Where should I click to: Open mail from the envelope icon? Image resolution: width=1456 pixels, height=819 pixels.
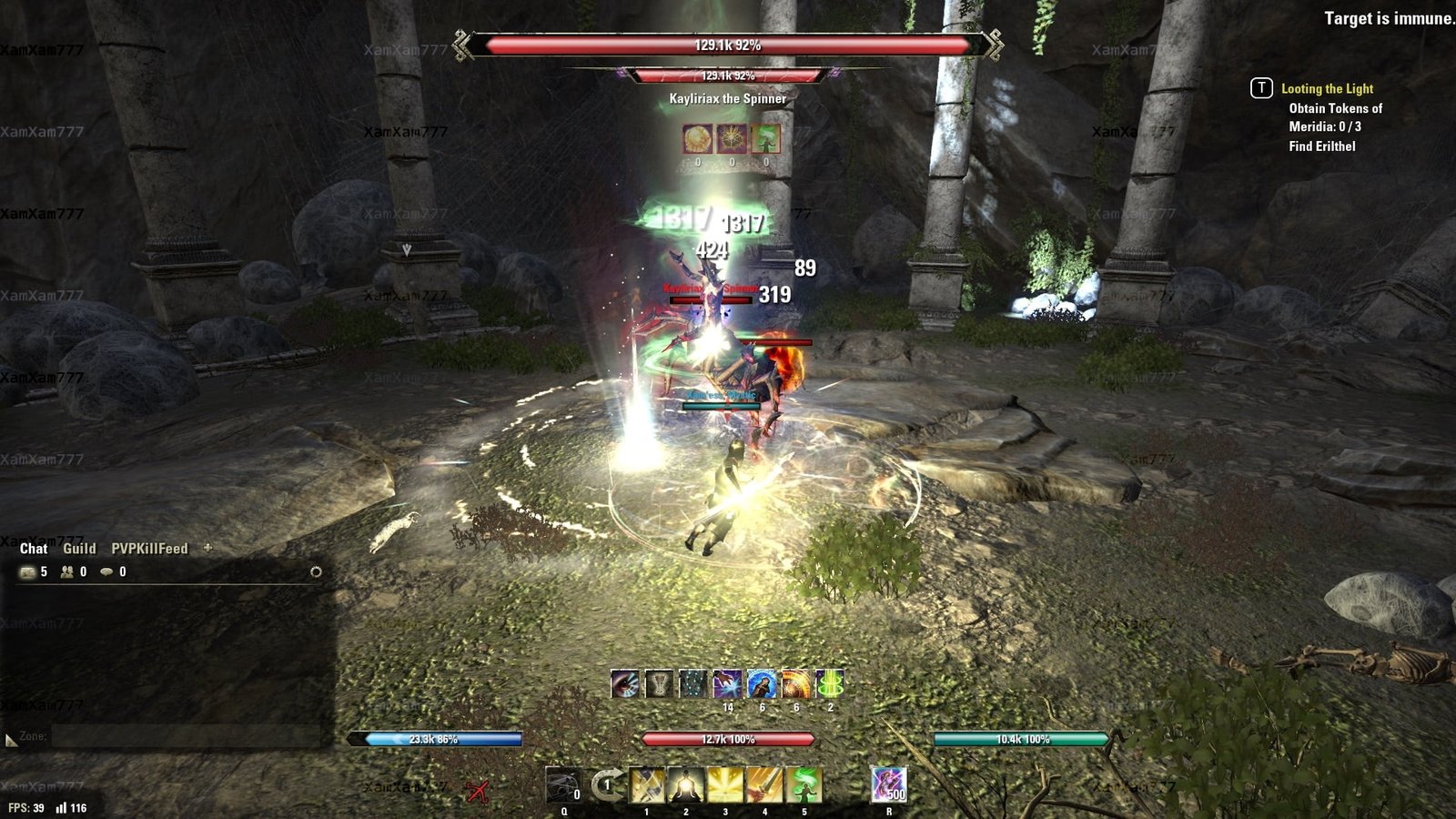tap(28, 572)
